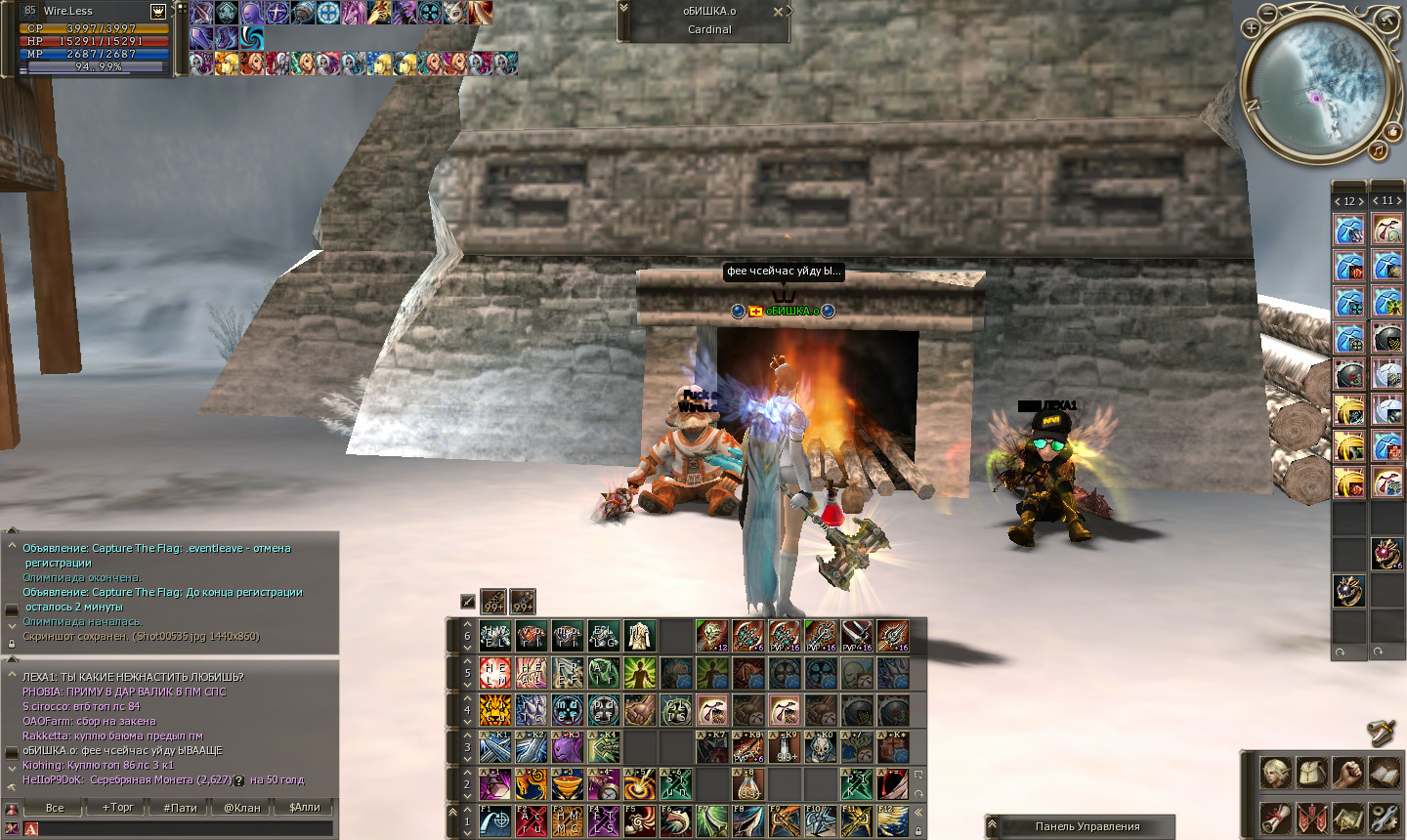Use the F1 target skill slot
Viewport: 1407px width, 840px height.
point(495,821)
